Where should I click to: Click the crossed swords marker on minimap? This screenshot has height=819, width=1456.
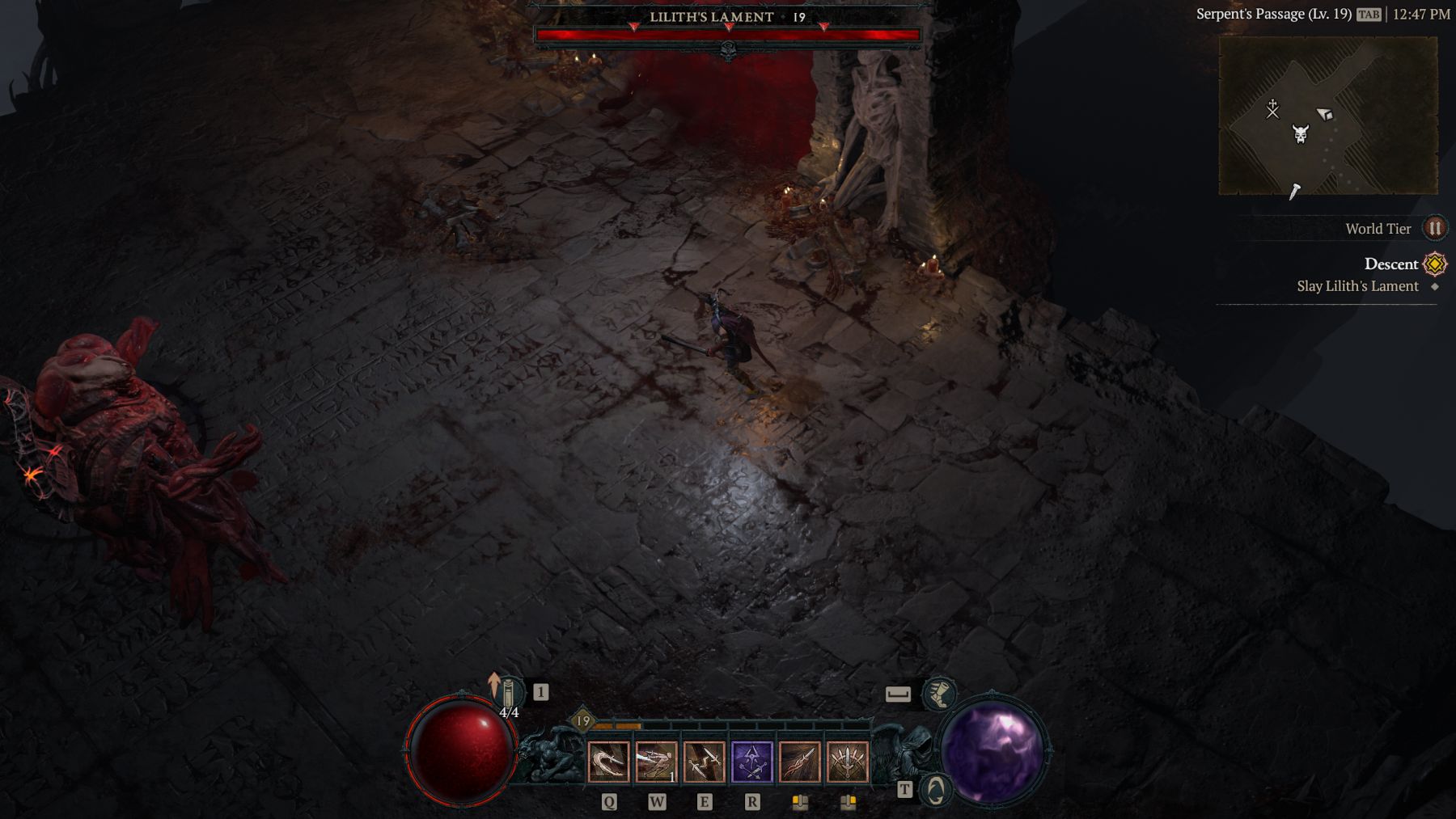pyautogui.click(x=1272, y=108)
